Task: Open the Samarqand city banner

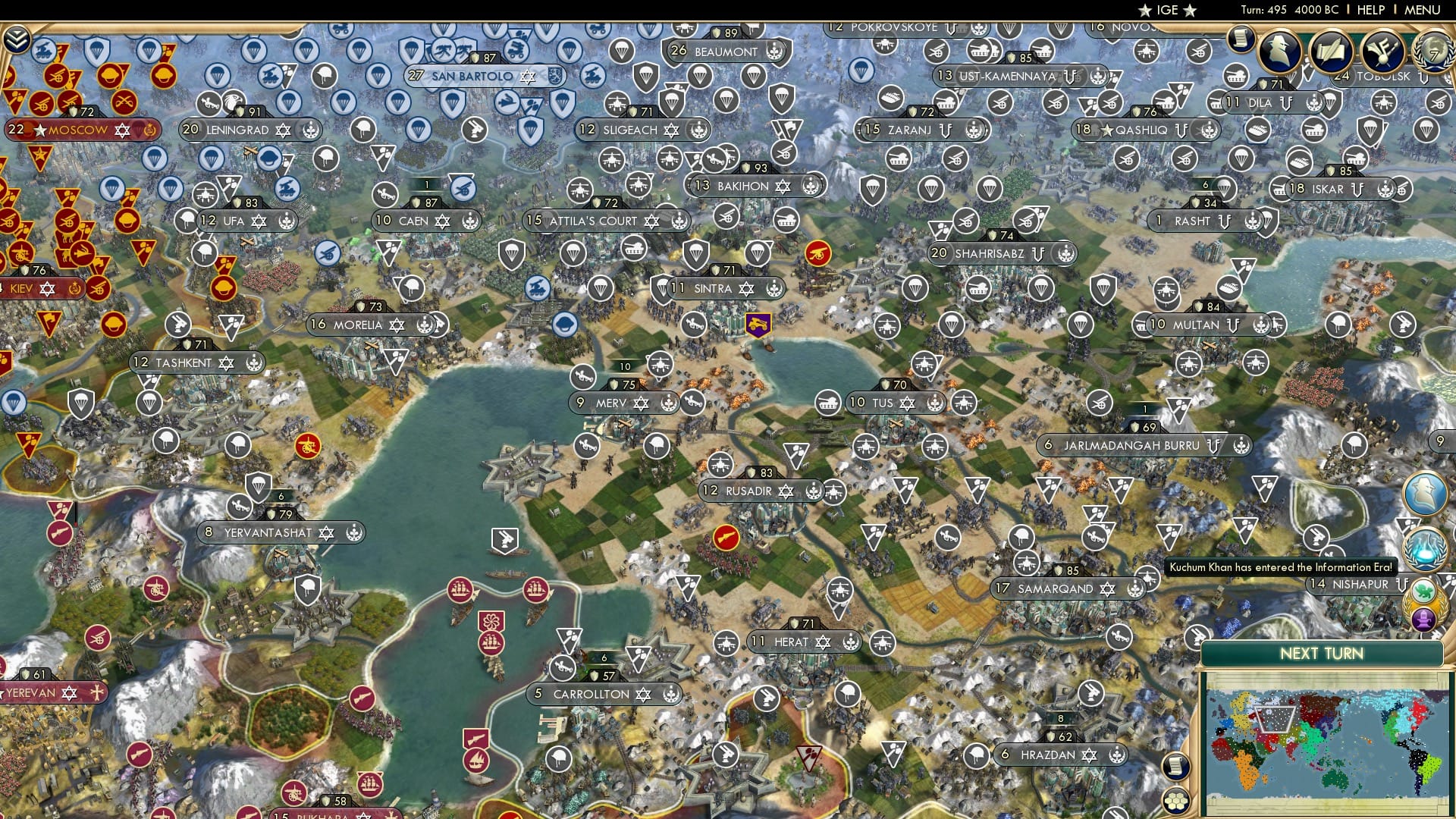Action: pyautogui.click(x=1056, y=588)
